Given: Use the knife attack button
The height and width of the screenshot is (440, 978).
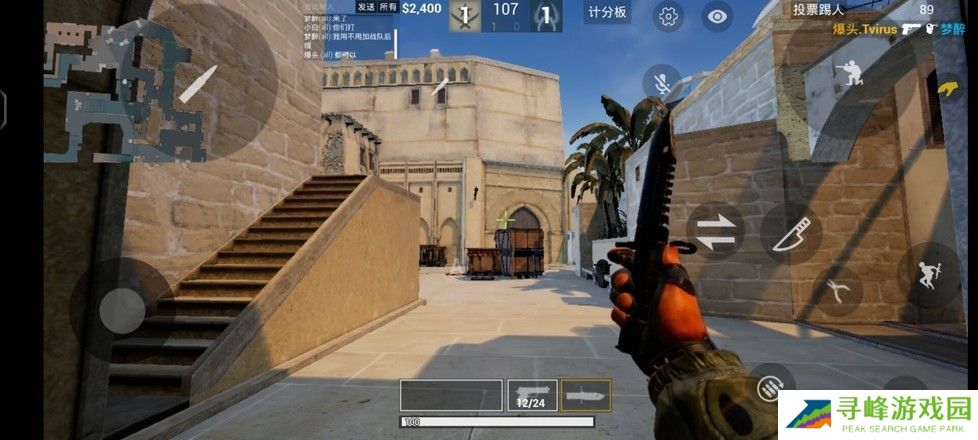Looking at the screenshot, I should coord(791,233).
